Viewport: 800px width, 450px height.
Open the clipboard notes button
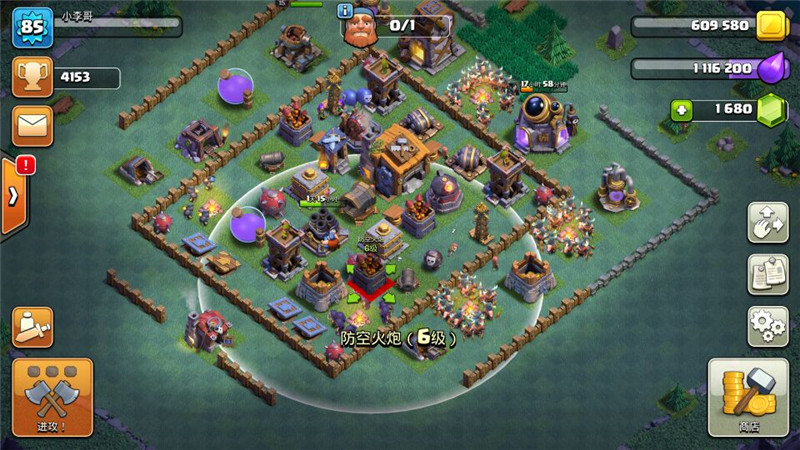pos(767,274)
